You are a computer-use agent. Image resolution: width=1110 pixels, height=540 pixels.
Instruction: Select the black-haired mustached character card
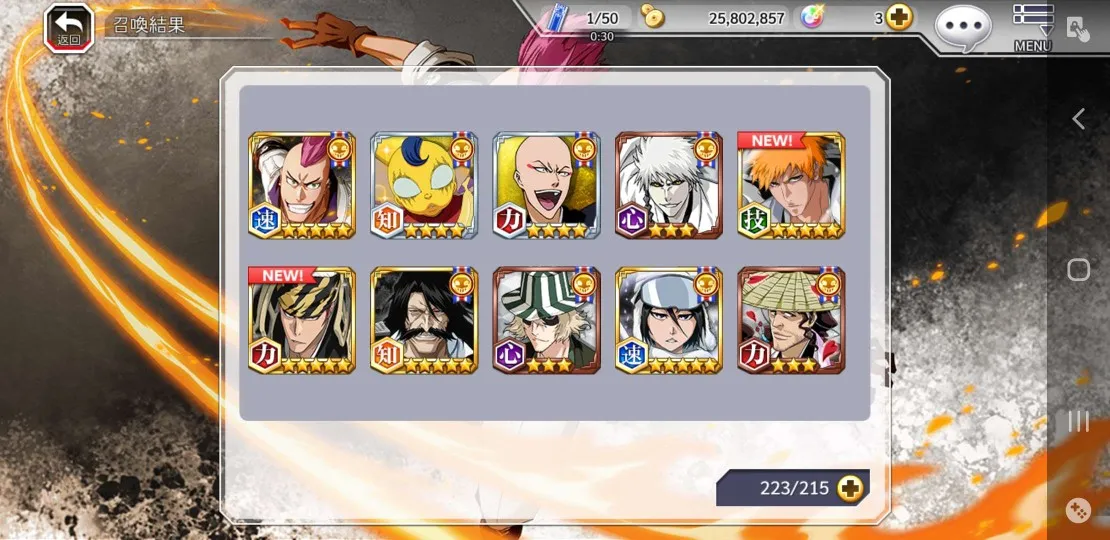click(x=424, y=320)
